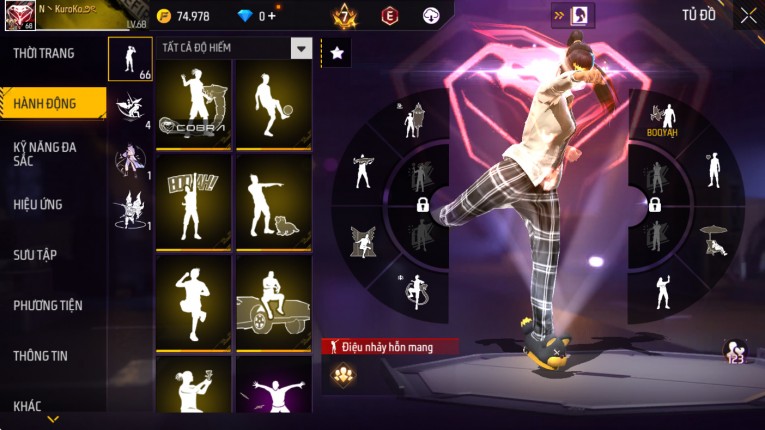This screenshot has height=430, width=765.
Task: Add diamonds with the plus button
Action: pos(272,16)
